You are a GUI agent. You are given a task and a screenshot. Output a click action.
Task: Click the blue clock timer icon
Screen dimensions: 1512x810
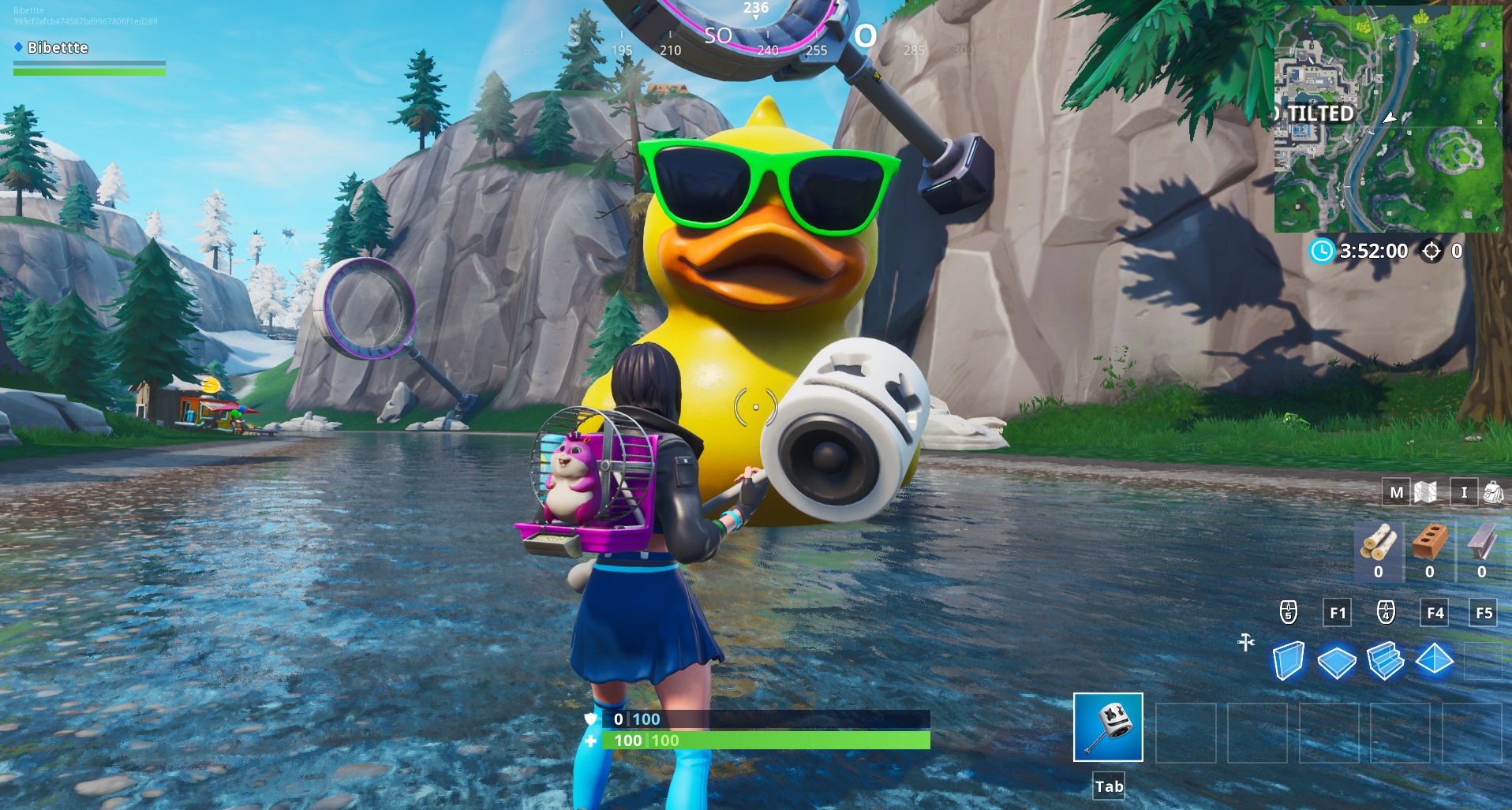(1321, 252)
